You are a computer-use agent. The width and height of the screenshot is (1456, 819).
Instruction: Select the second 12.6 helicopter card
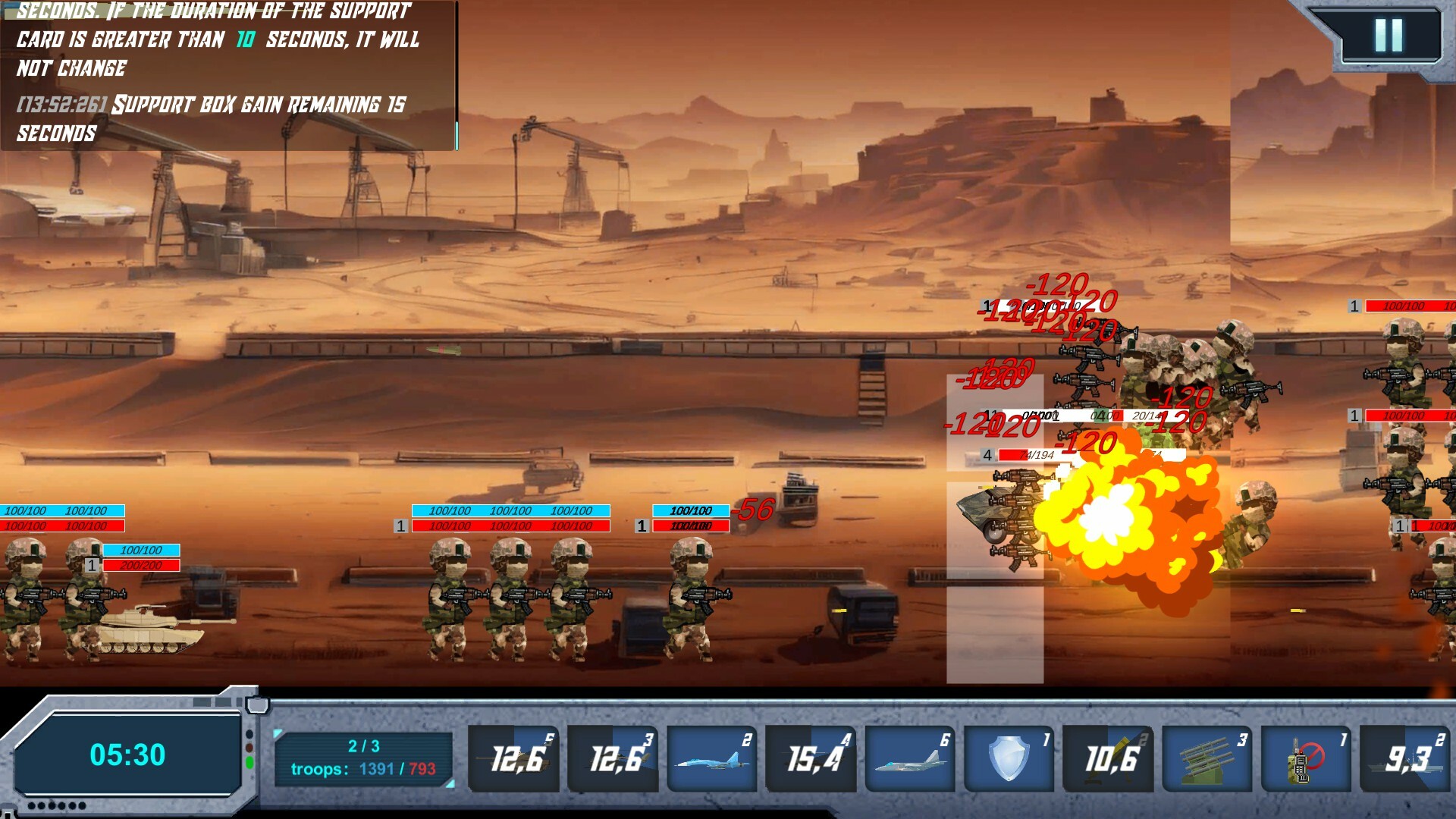(x=612, y=756)
